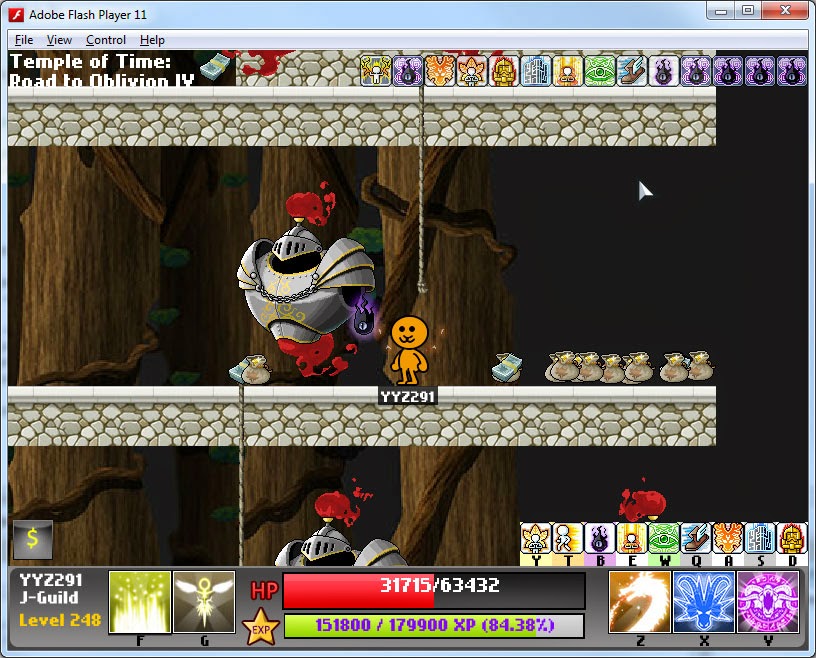Open the Help menu
816x658 pixels.
152,40
